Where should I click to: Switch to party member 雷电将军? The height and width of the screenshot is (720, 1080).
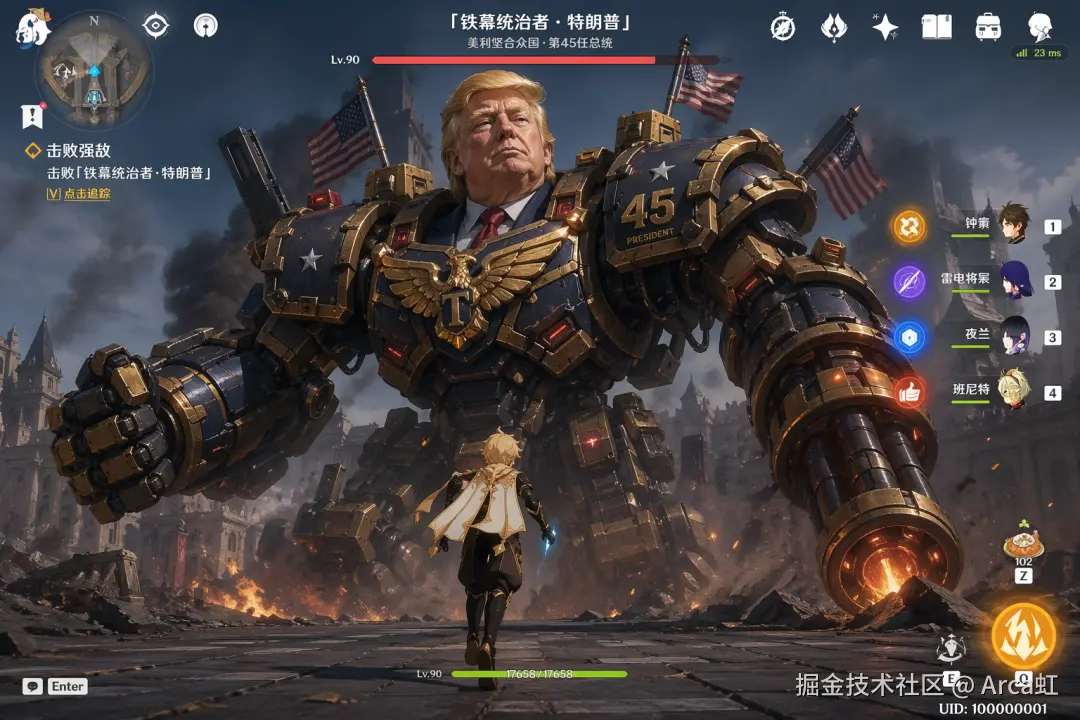pyautogui.click(x=1012, y=280)
